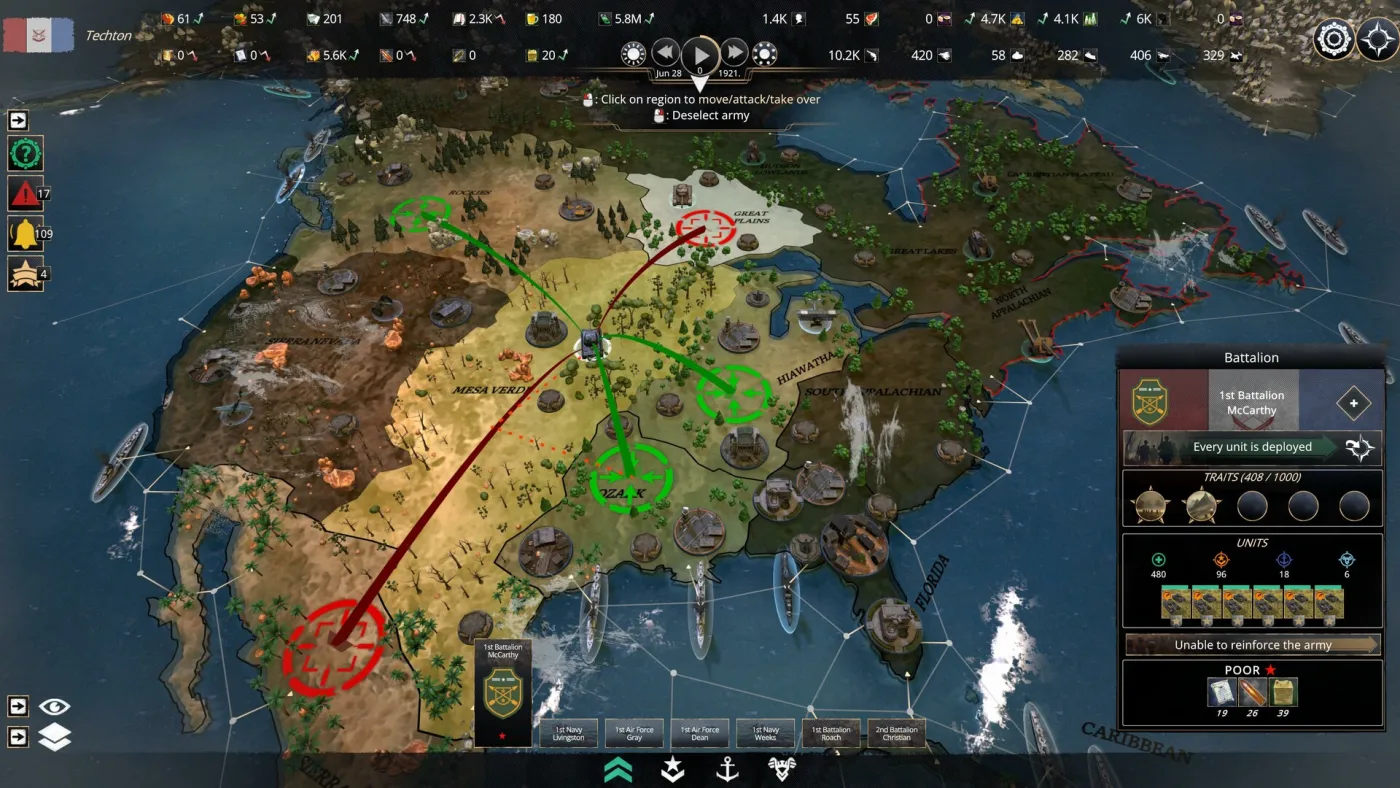This screenshot has width=1400, height=788.
Task: Click the Every unit is deployed button
Action: coord(1252,448)
